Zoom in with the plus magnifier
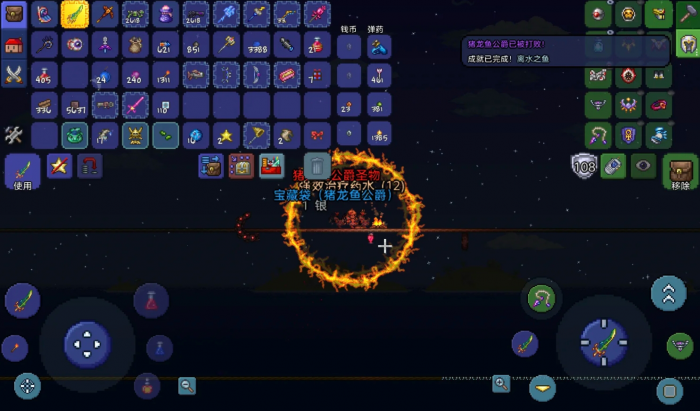The width and height of the screenshot is (700, 411). tap(502, 383)
